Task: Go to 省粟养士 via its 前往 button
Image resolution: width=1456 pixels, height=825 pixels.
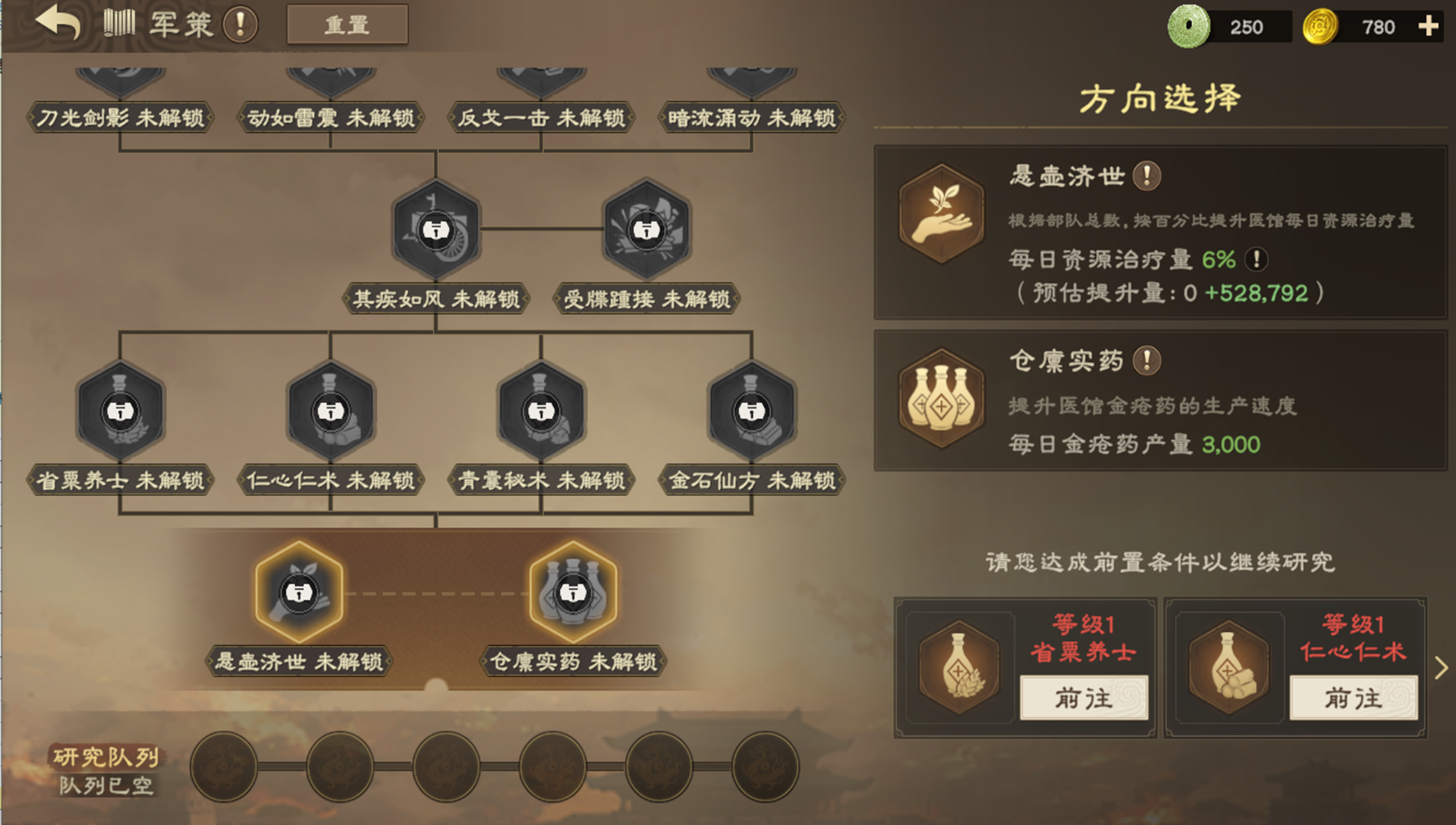Action: pos(1083,698)
